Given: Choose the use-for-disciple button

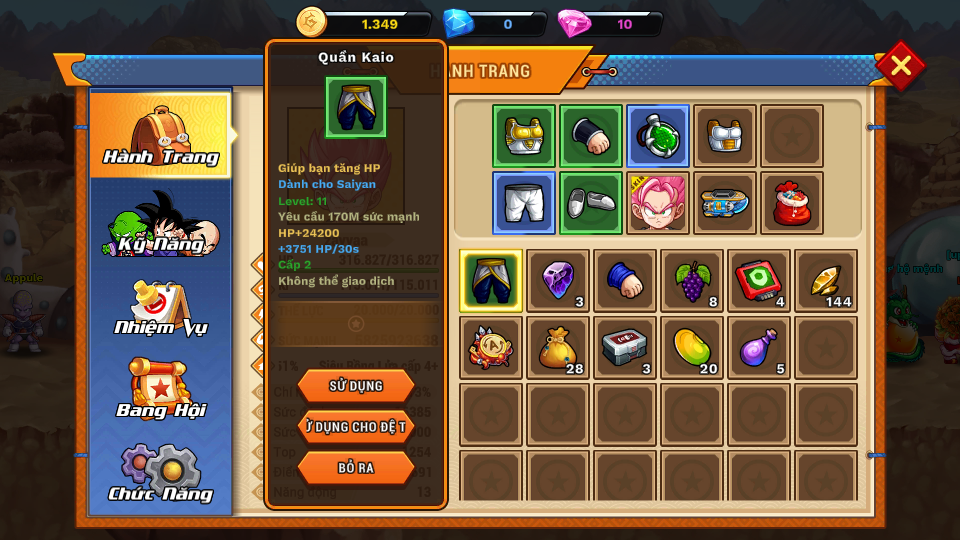Looking at the screenshot, I should [355, 427].
